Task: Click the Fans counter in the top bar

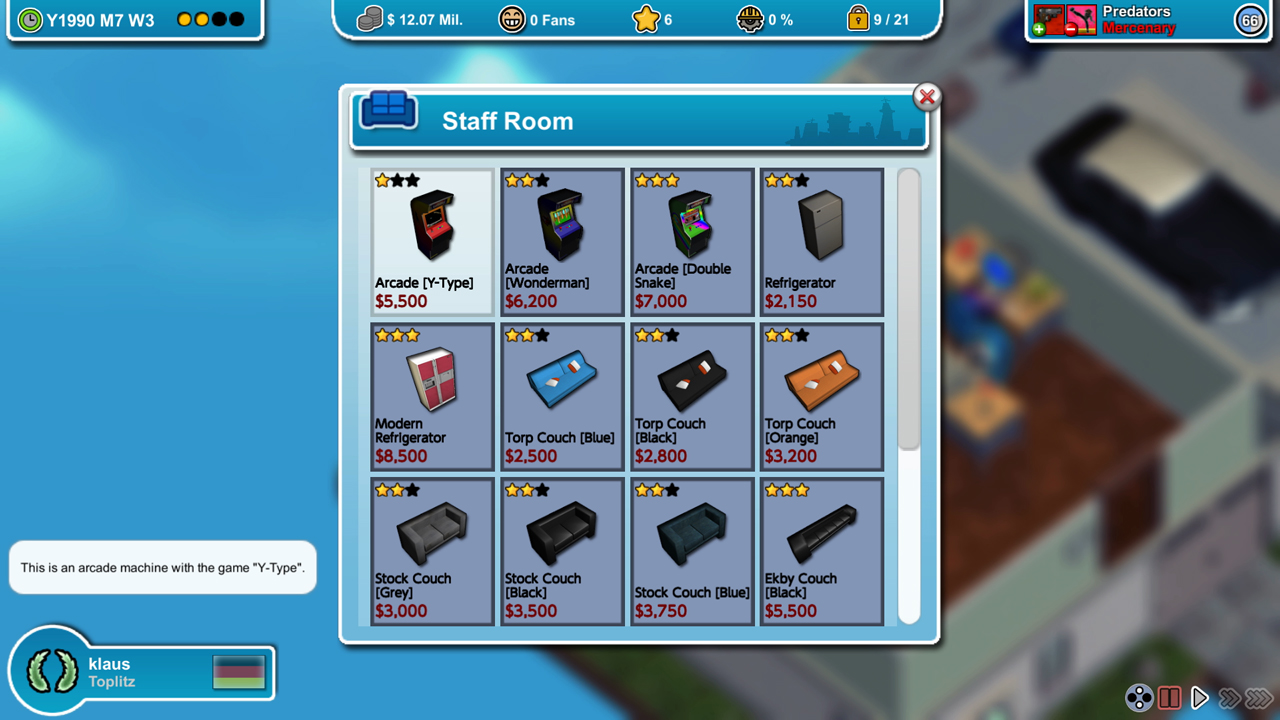Action: coord(537,19)
